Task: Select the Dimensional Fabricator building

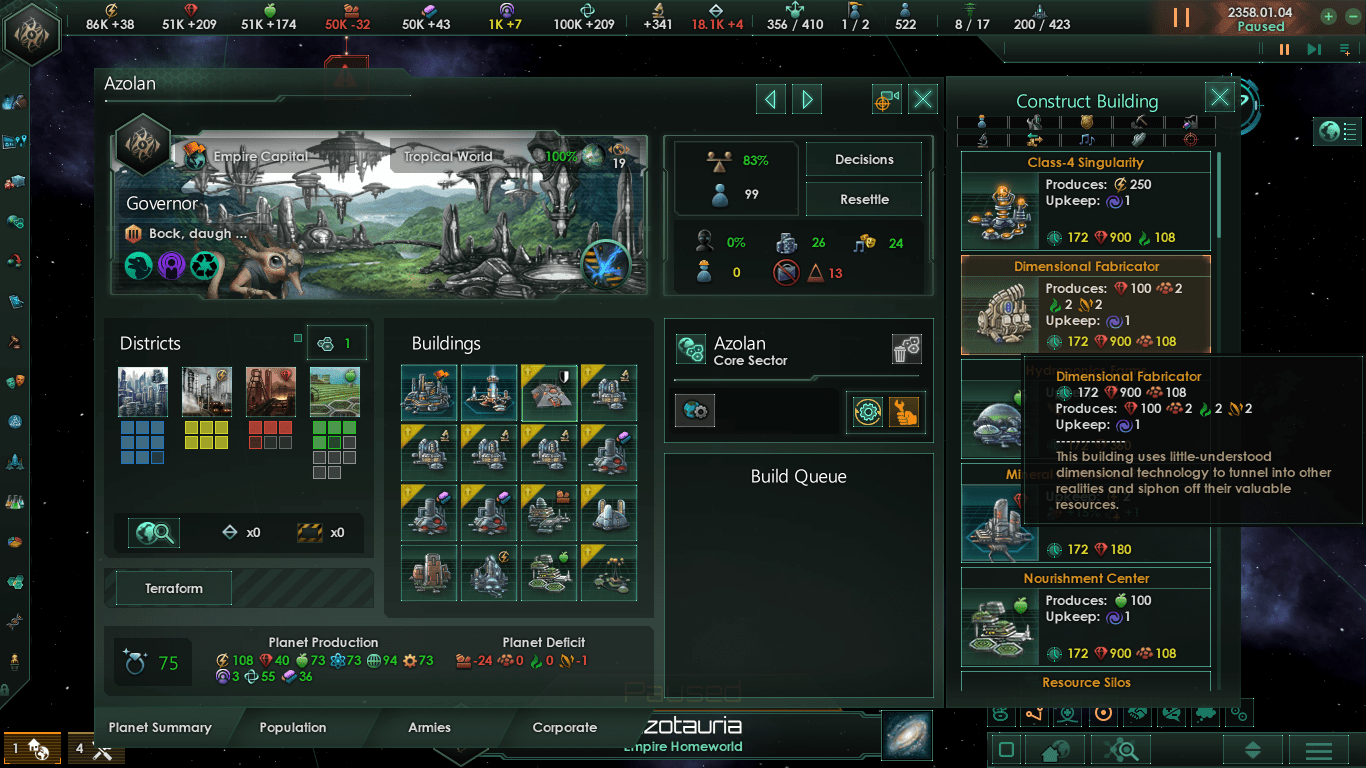Action: click(x=1086, y=305)
